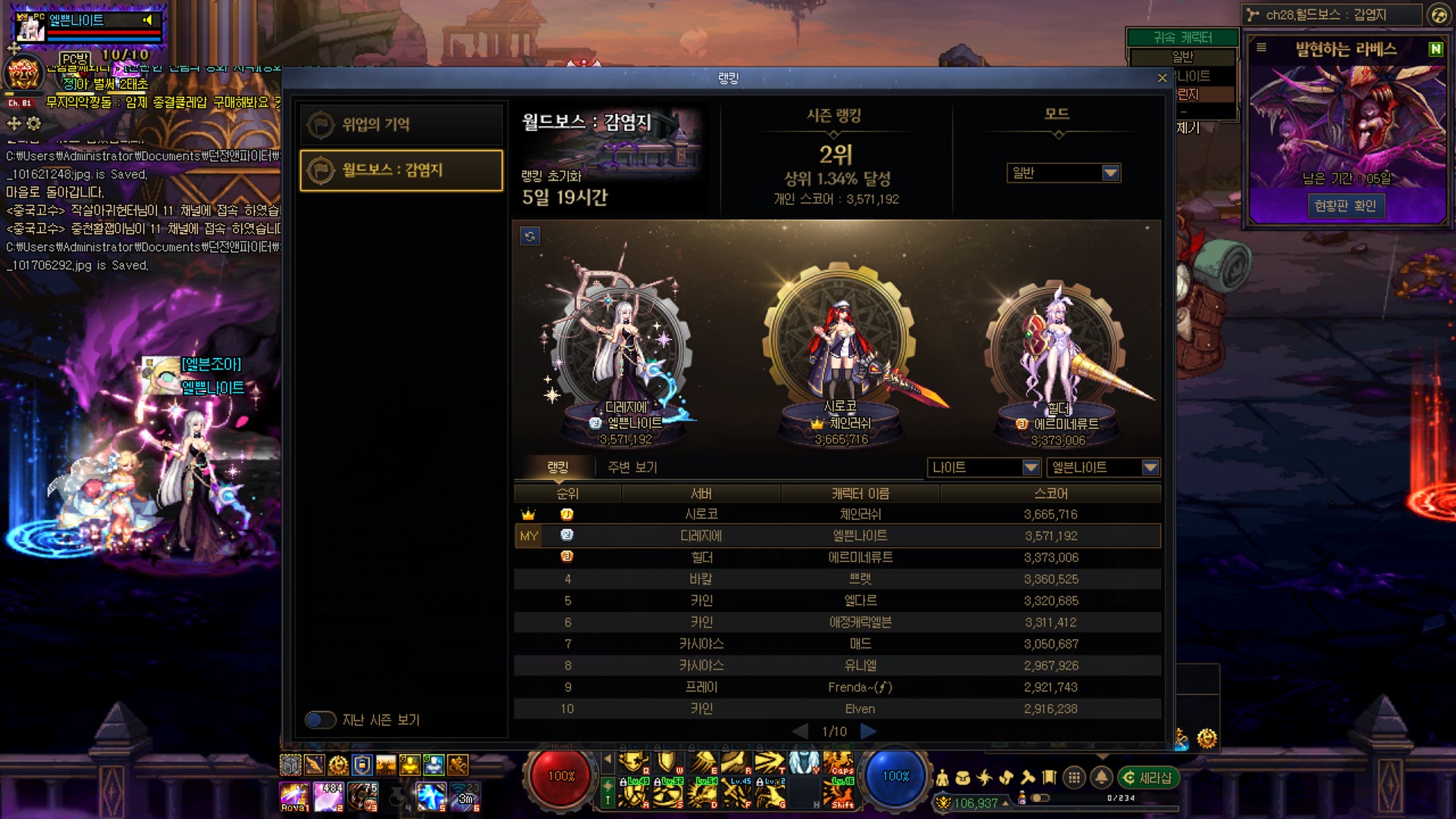Click the 현황판 확인 button
This screenshot has height=819, width=1456.
(1345, 206)
